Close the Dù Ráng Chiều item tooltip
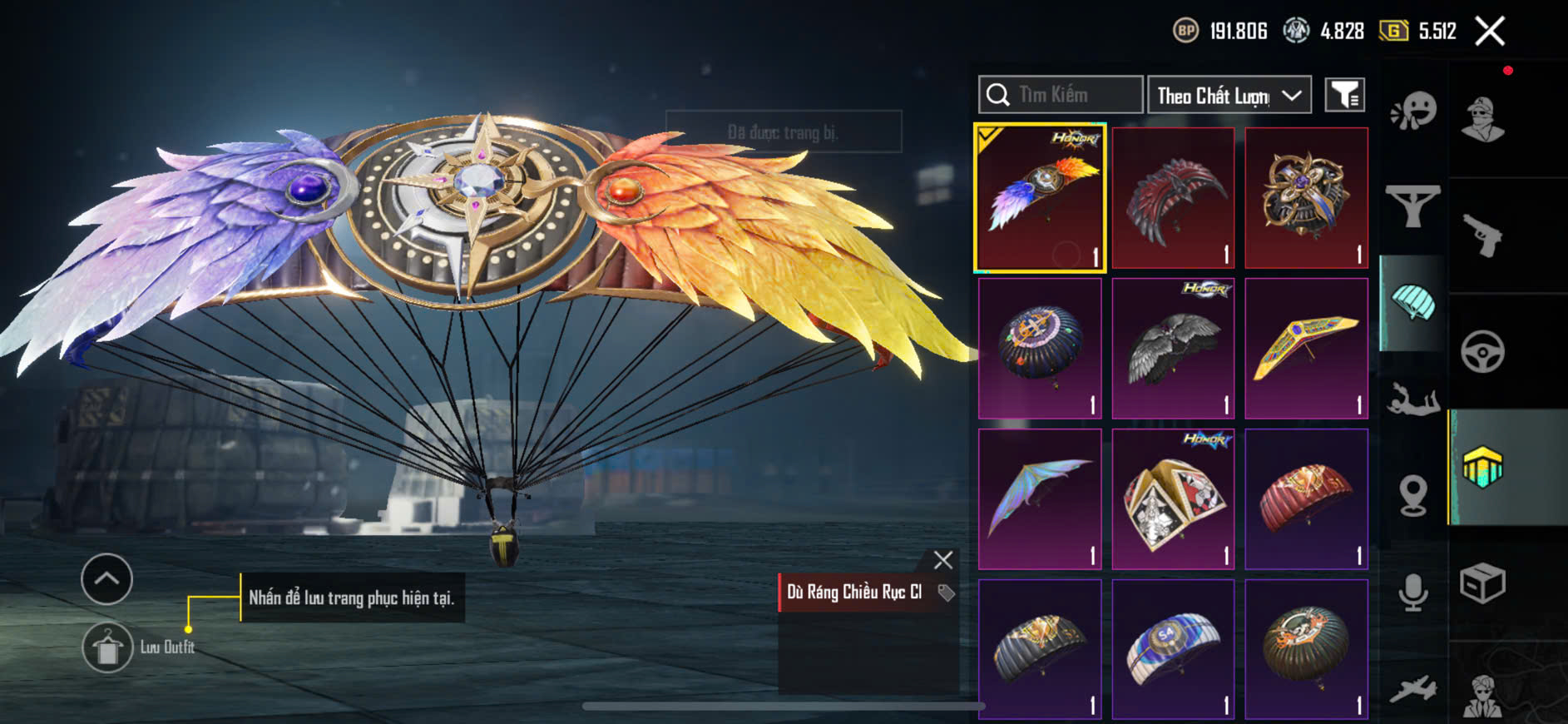Screen dimensions: 1568x724 coord(942,560)
